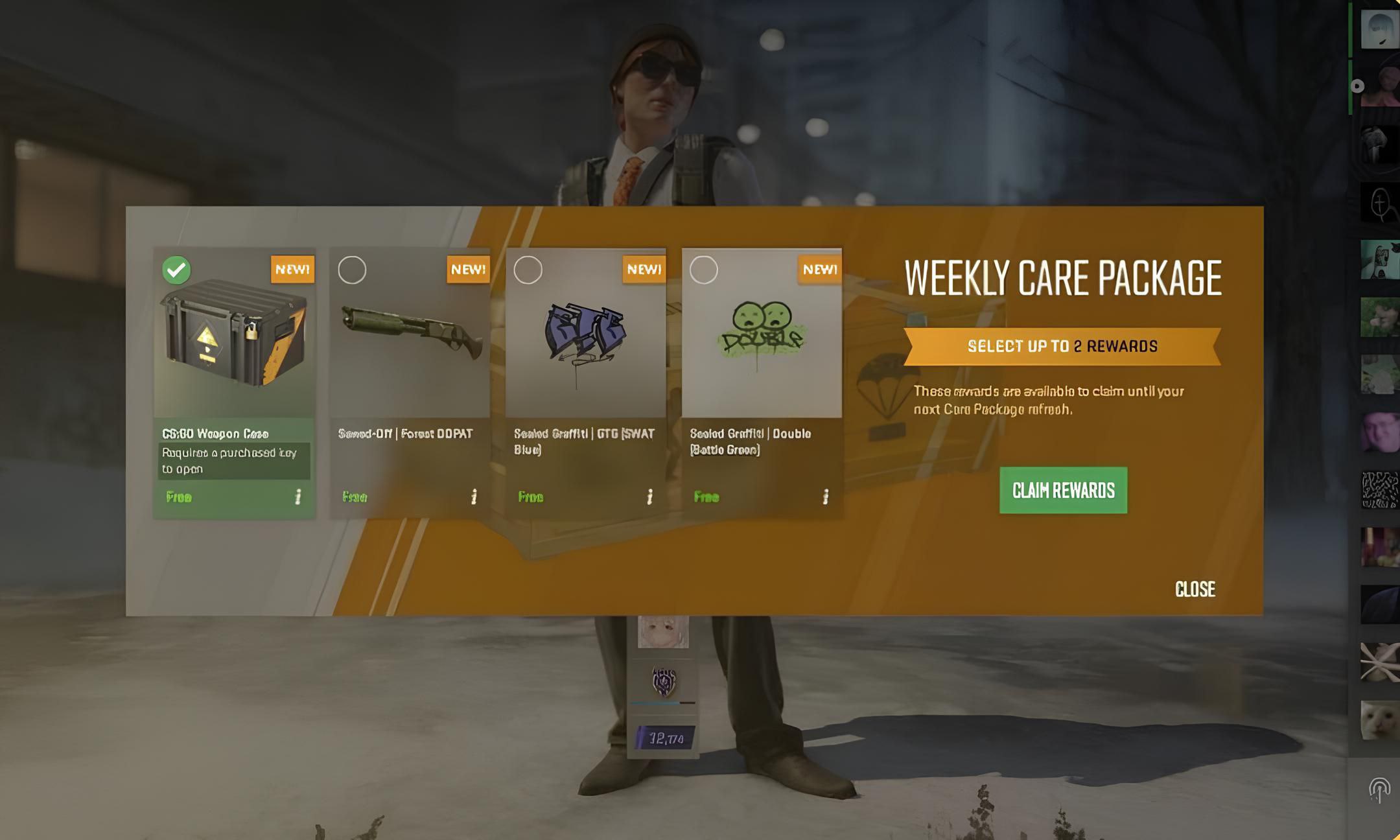The height and width of the screenshot is (840, 1400).
Task: Open info for GTG graffiti
Action: pyautogui.click(x=649, y=496)
